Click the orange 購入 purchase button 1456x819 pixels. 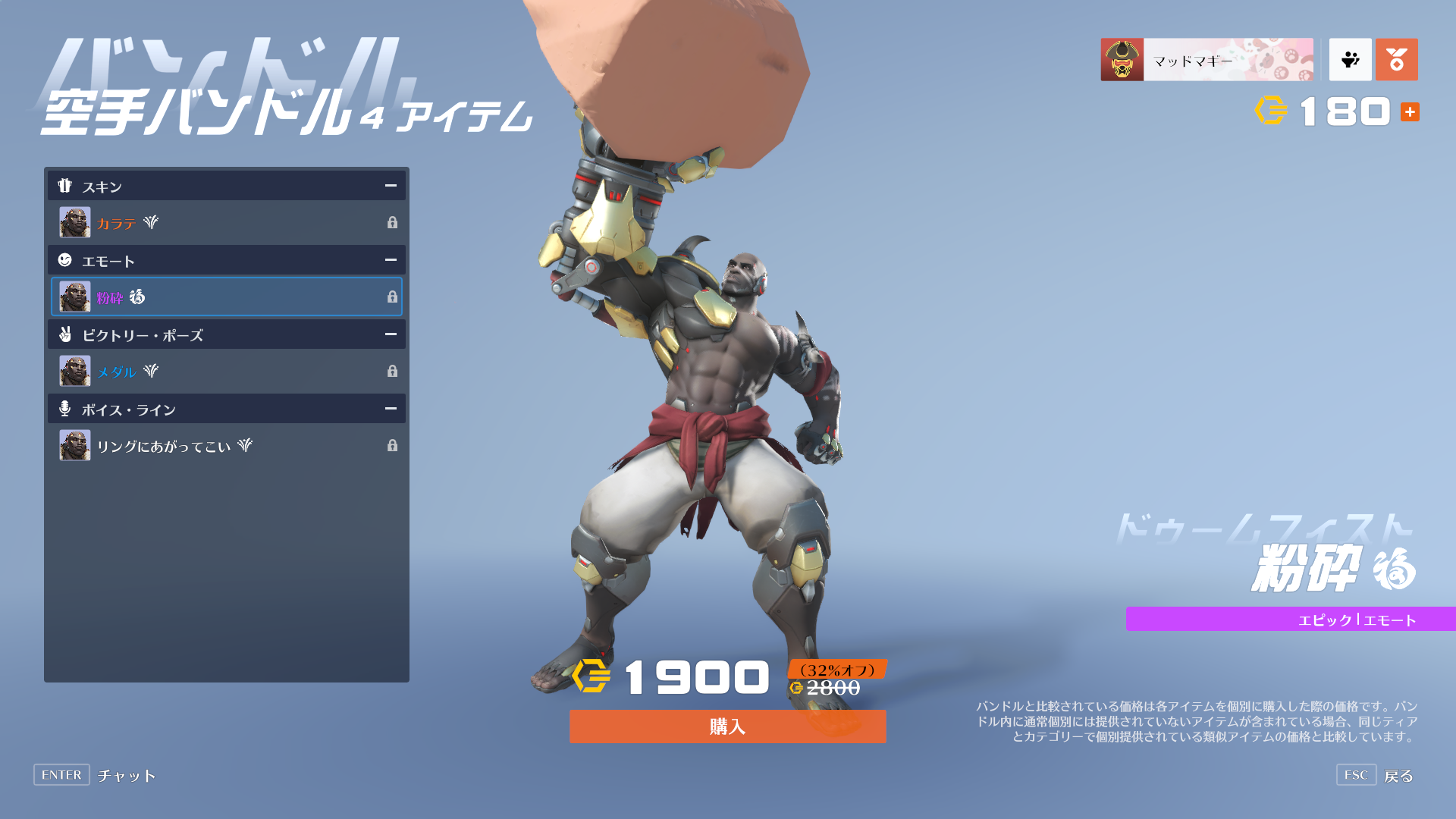[x=727, y=726]
